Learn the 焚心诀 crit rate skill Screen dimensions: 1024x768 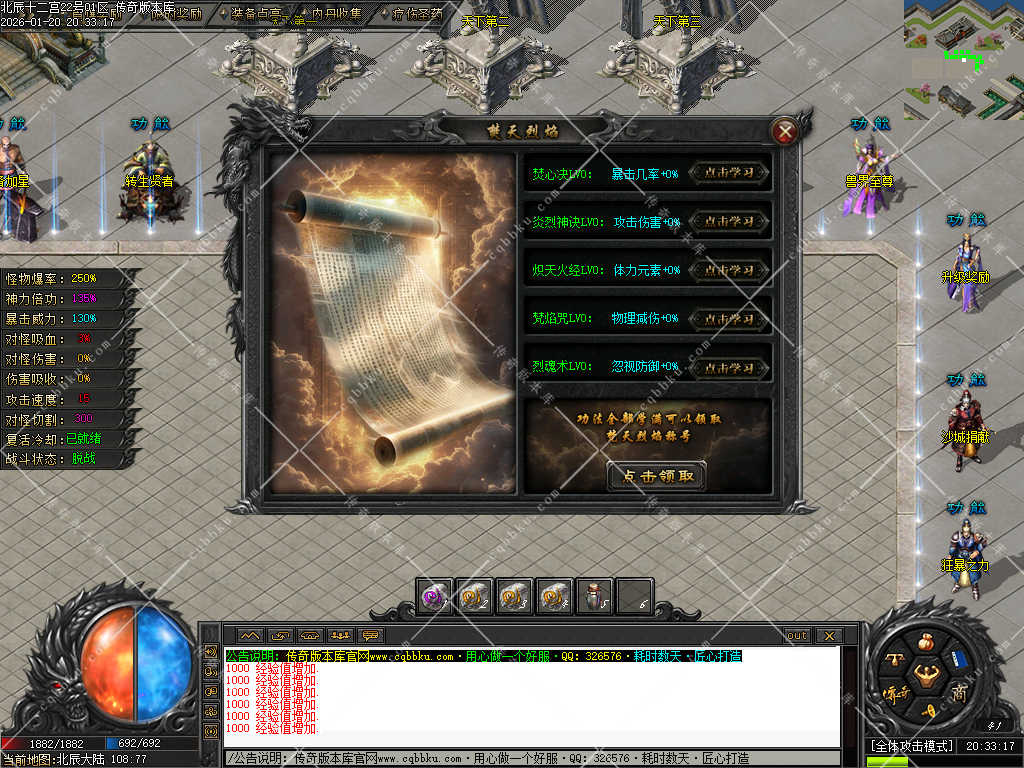(x=729, y=173)
